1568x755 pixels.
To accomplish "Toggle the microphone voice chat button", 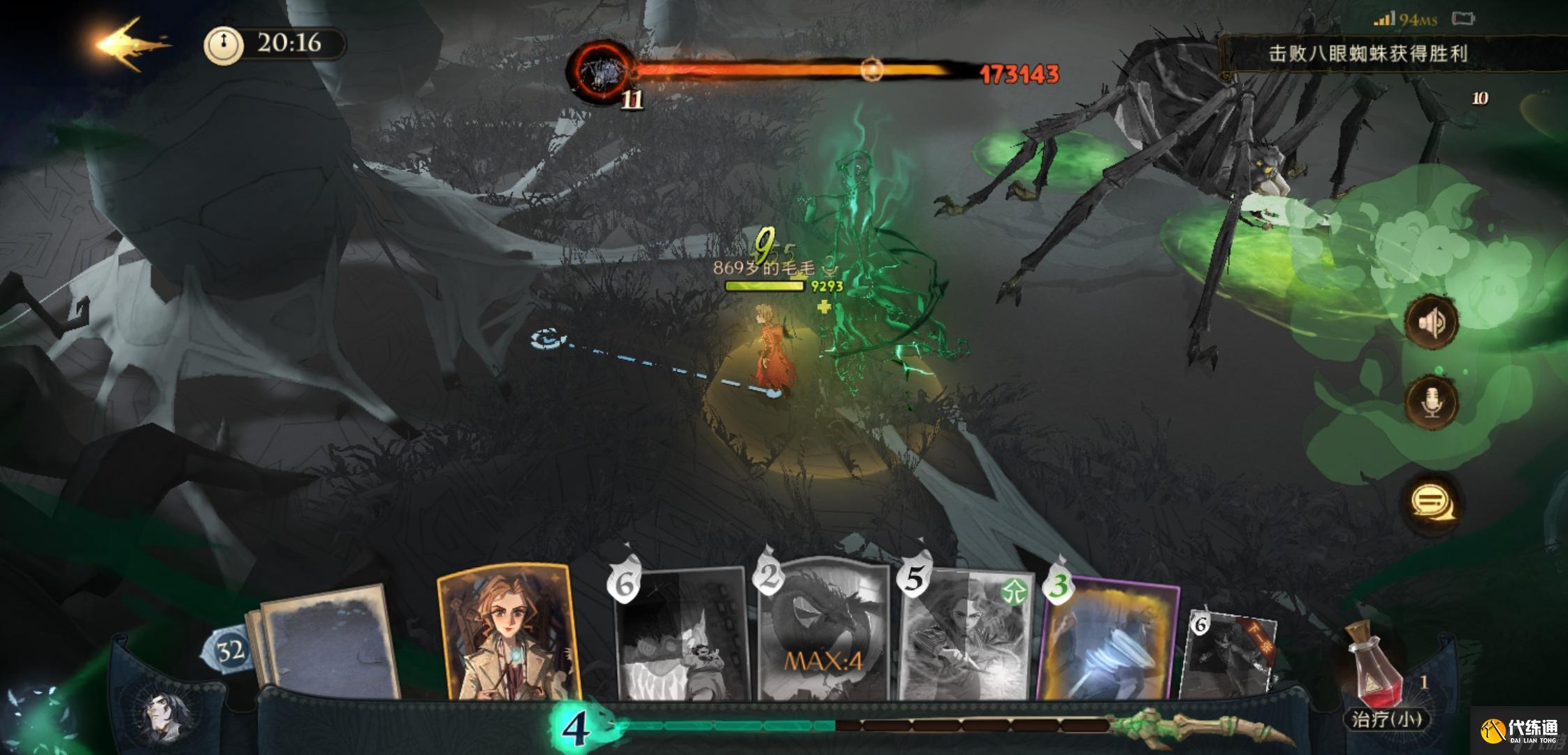I will pos(1432,401).
